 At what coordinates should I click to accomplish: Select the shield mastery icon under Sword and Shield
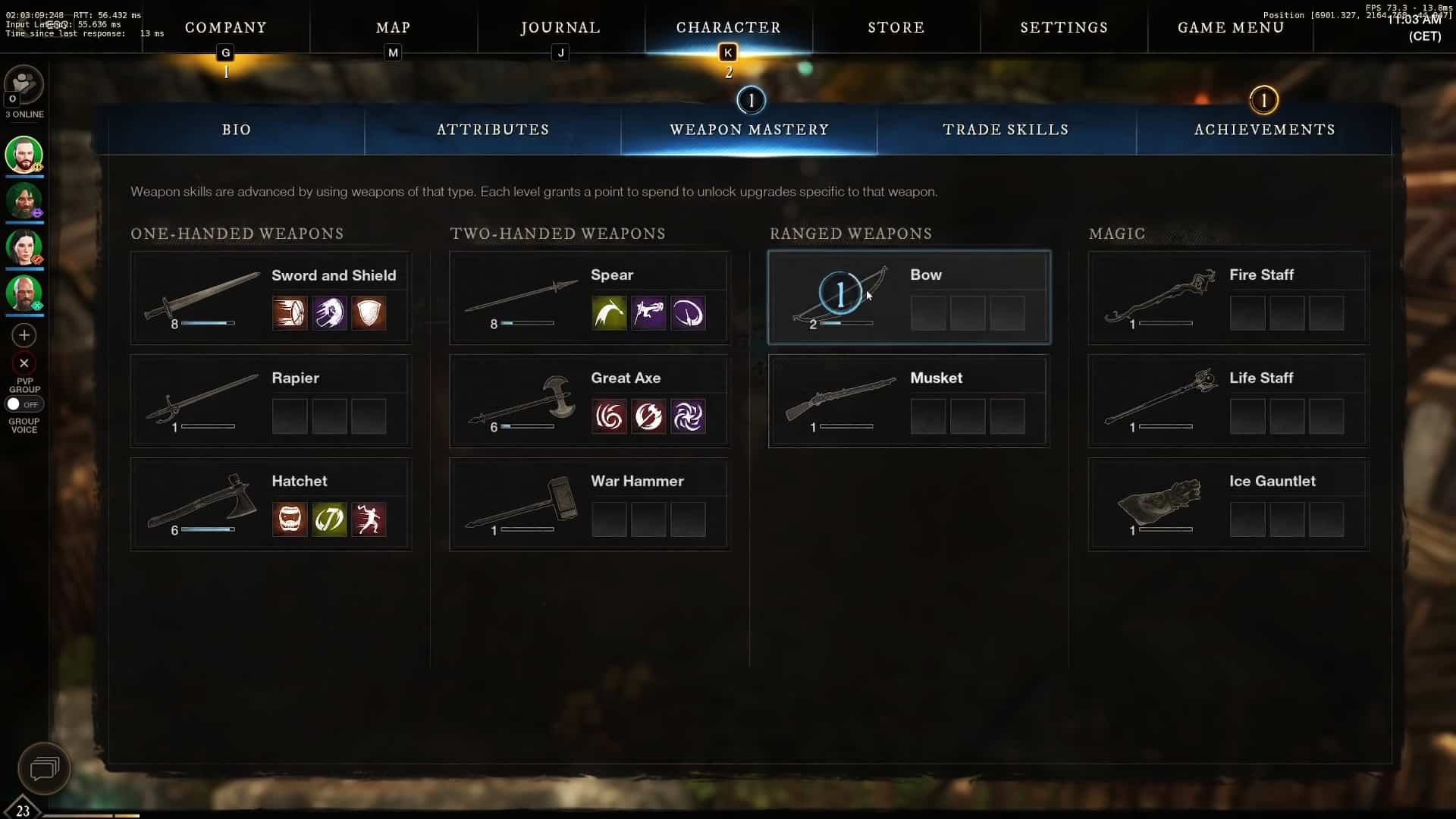point(369,313)
